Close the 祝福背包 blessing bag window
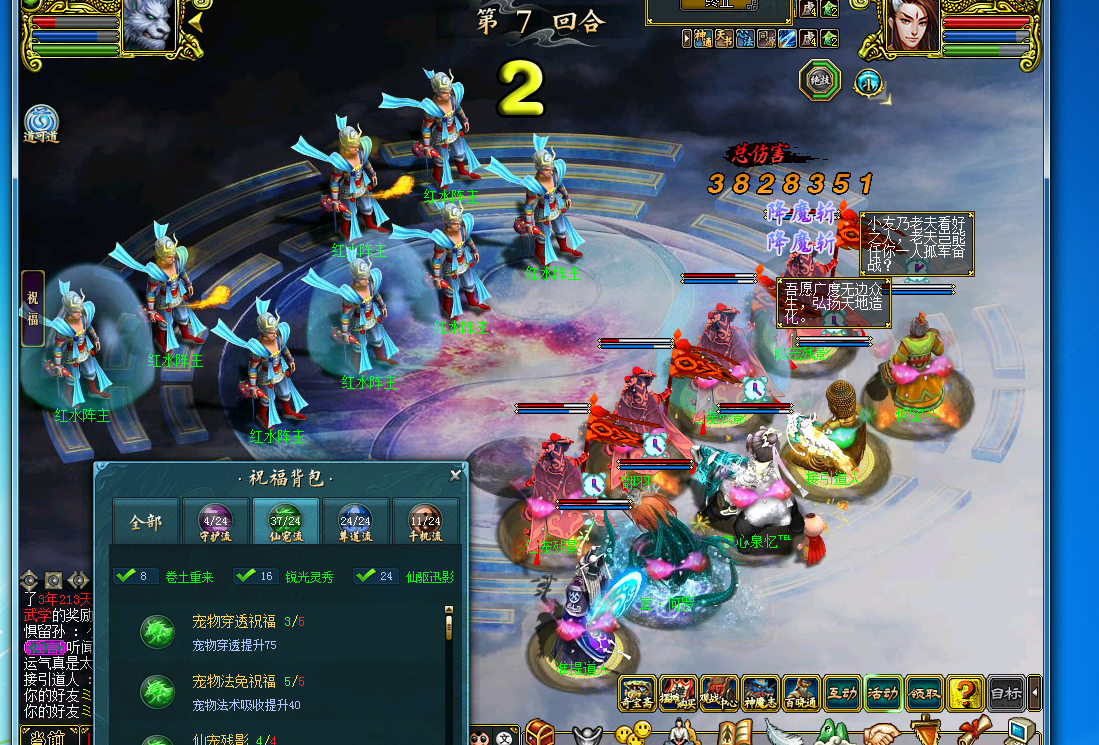The width and height of the screenshot is (1099, 745). point(456,476)
